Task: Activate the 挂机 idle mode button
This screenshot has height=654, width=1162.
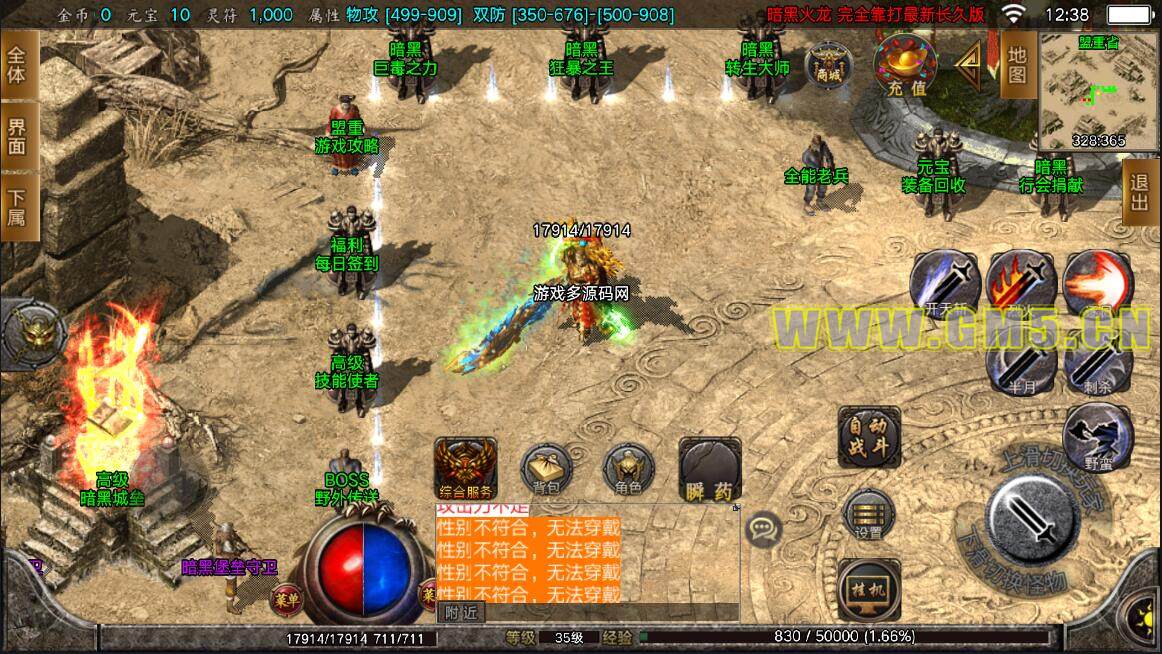Action: tap(867, 590)
